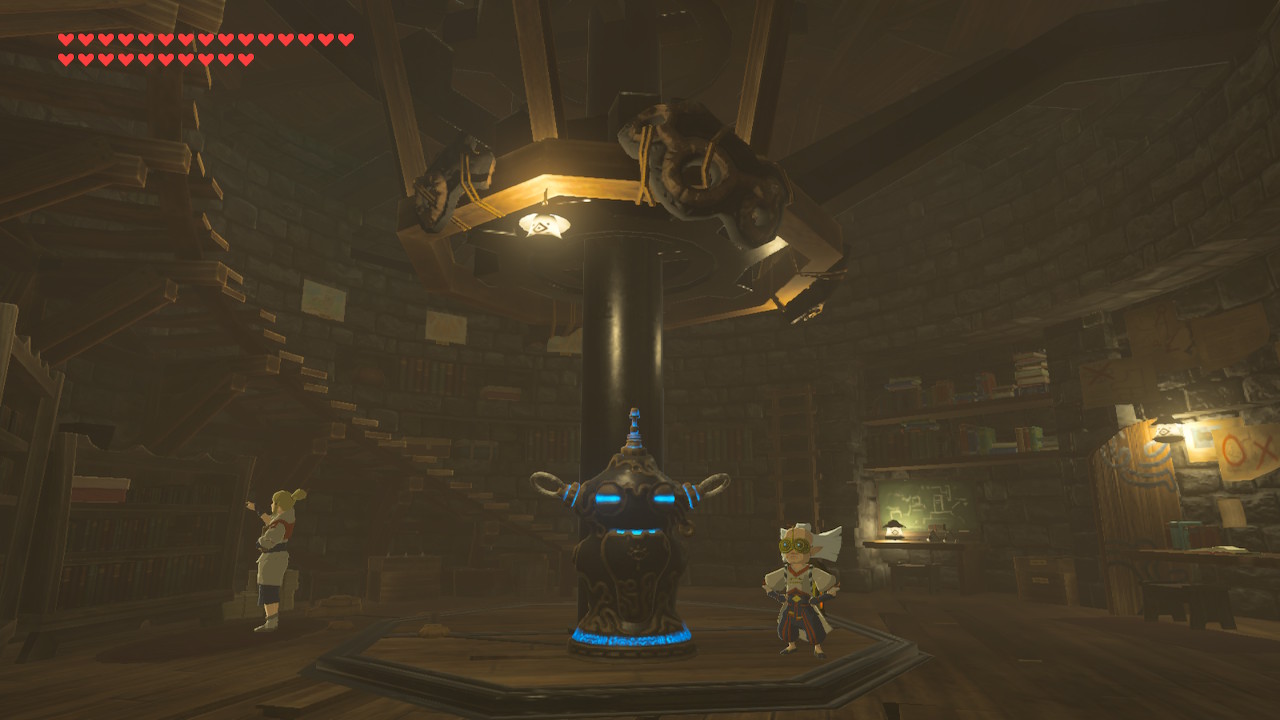Click the first heart in the health meter
The height and width of the screenshot is (720, 1280).
pos(64,40)
